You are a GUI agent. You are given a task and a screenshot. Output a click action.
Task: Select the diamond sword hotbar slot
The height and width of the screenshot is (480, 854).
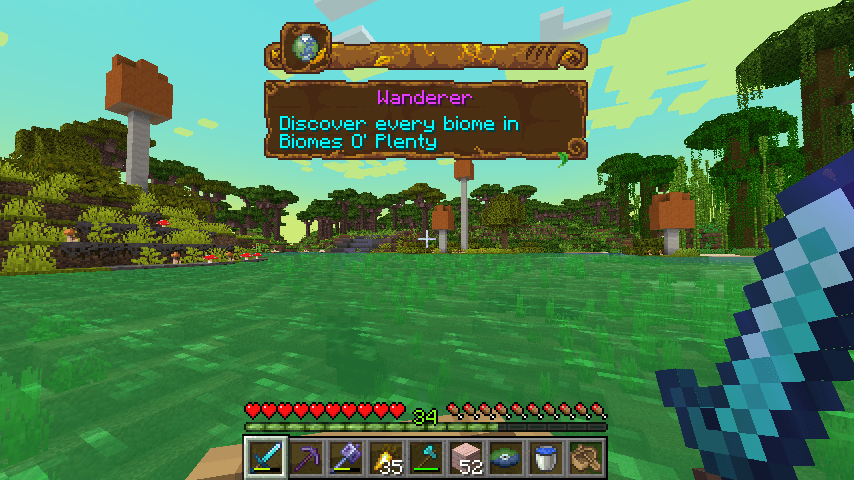tap(266, 458)
